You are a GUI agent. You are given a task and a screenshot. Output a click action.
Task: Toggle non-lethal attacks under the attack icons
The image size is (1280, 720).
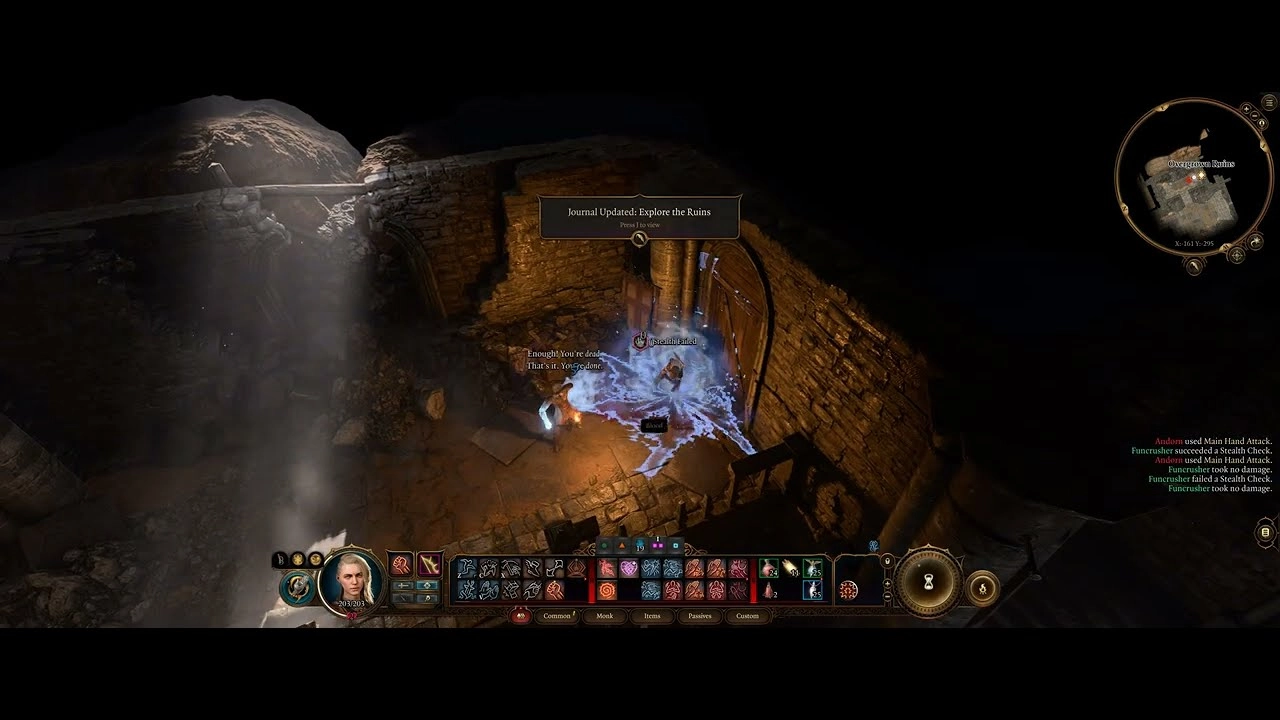pyautogui.click(x=428, y=599)
